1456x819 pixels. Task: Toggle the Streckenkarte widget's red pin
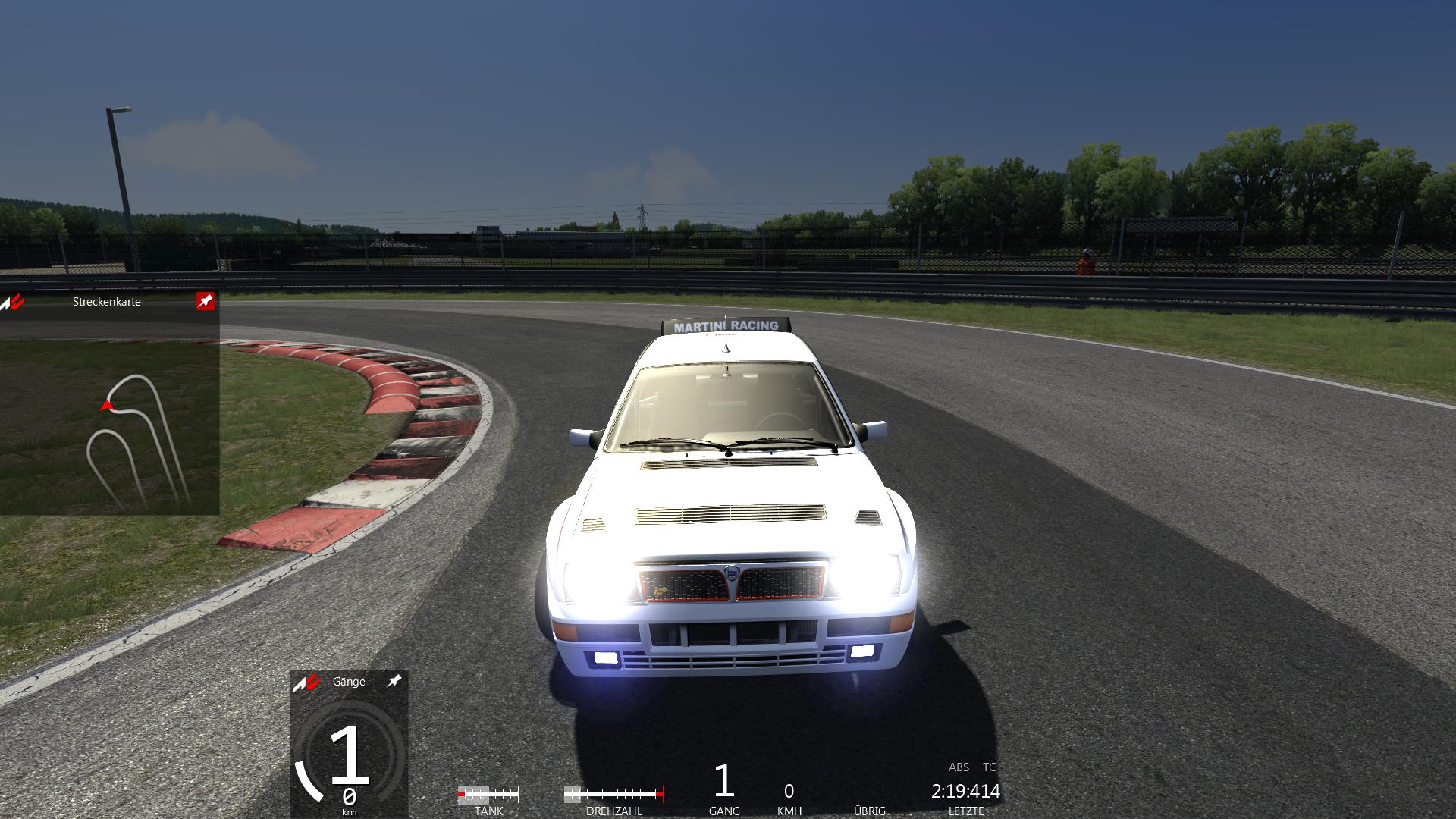click(205, 301)
